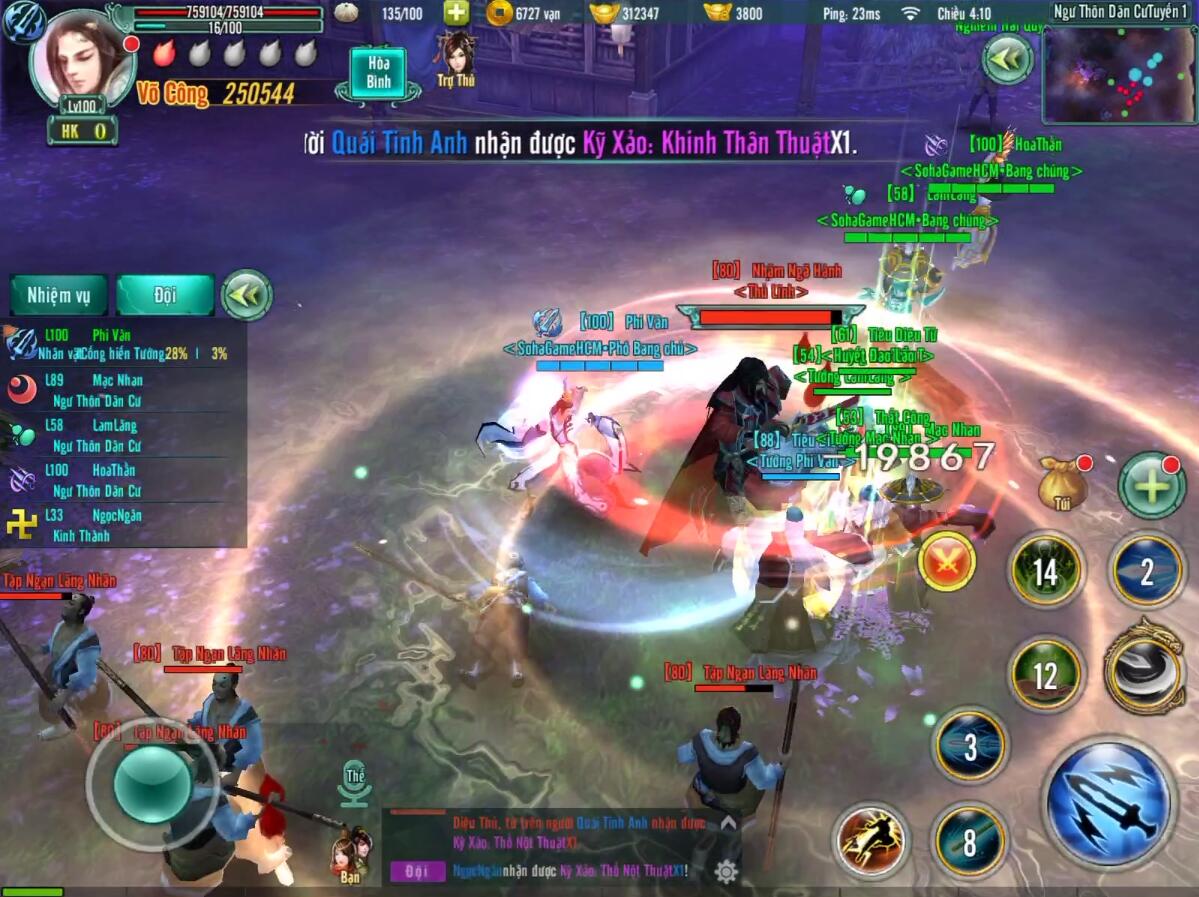The height and width of the screenshot is (897, 1199).
Task: Select team member Mạc Nhan
Action: point(120,389)
